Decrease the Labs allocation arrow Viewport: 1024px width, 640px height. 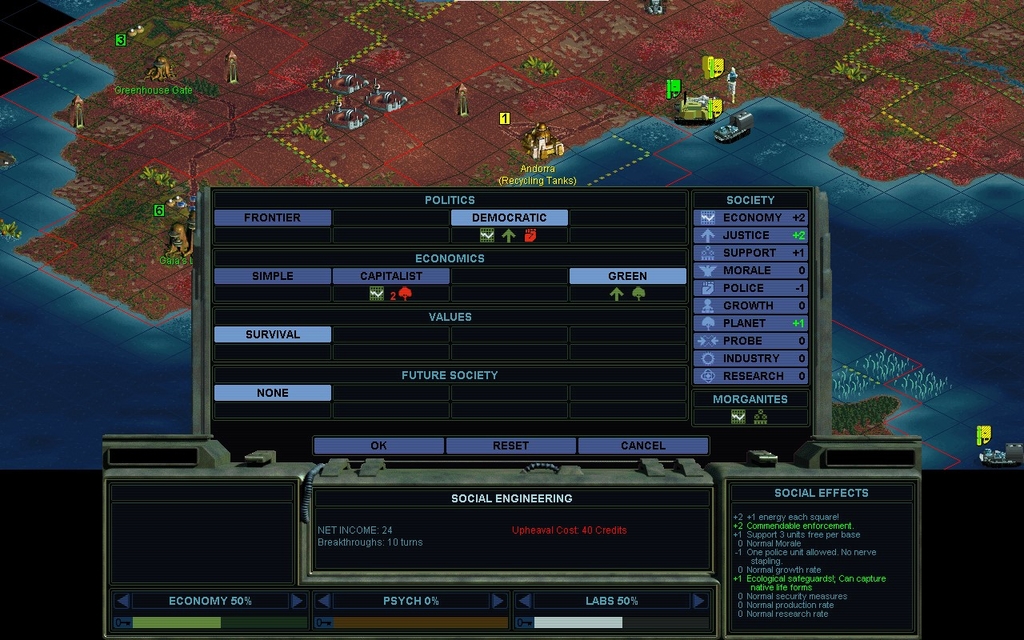click(x=523, y=601)
